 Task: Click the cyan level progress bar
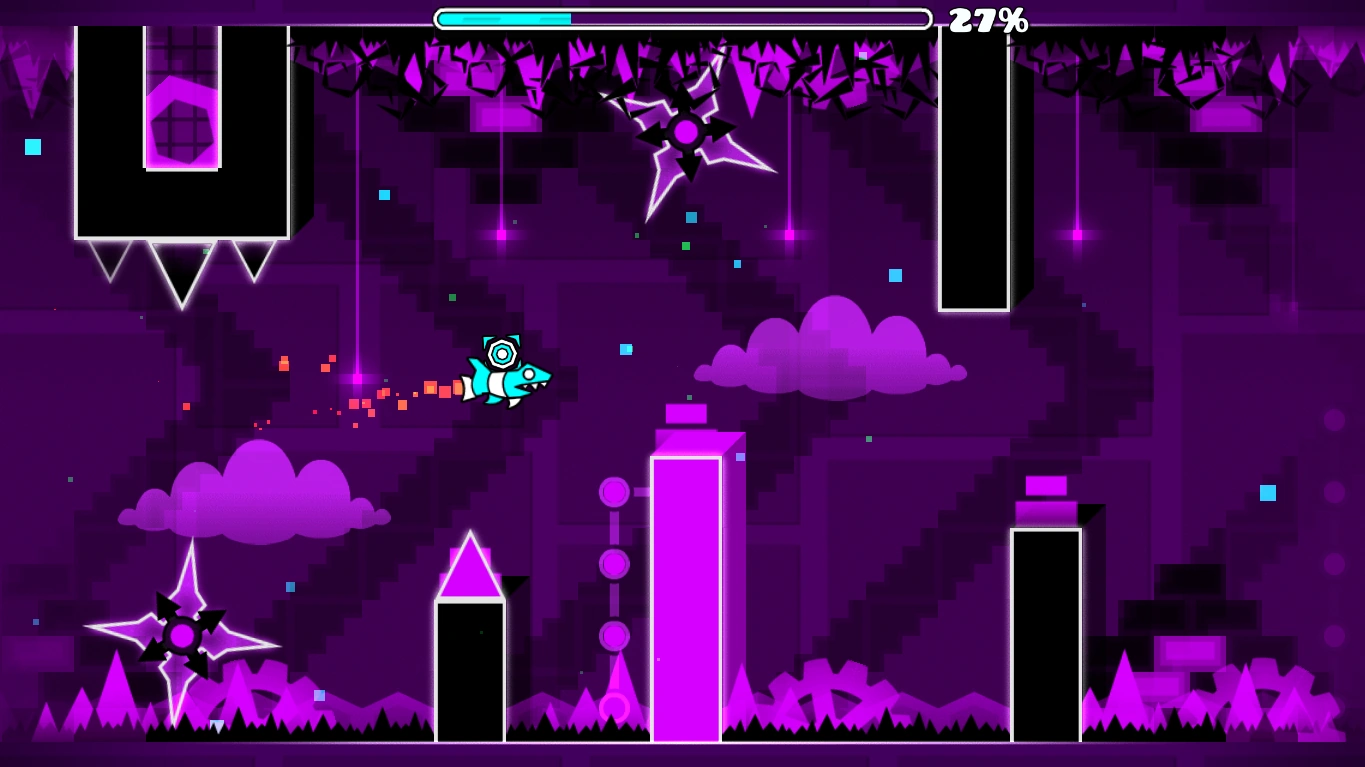[505, 17]
